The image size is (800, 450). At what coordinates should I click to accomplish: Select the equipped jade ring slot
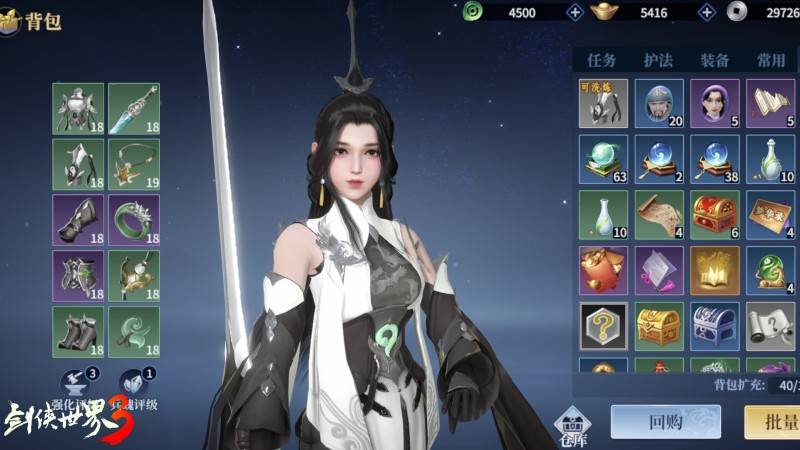click(x=134, y=220)
